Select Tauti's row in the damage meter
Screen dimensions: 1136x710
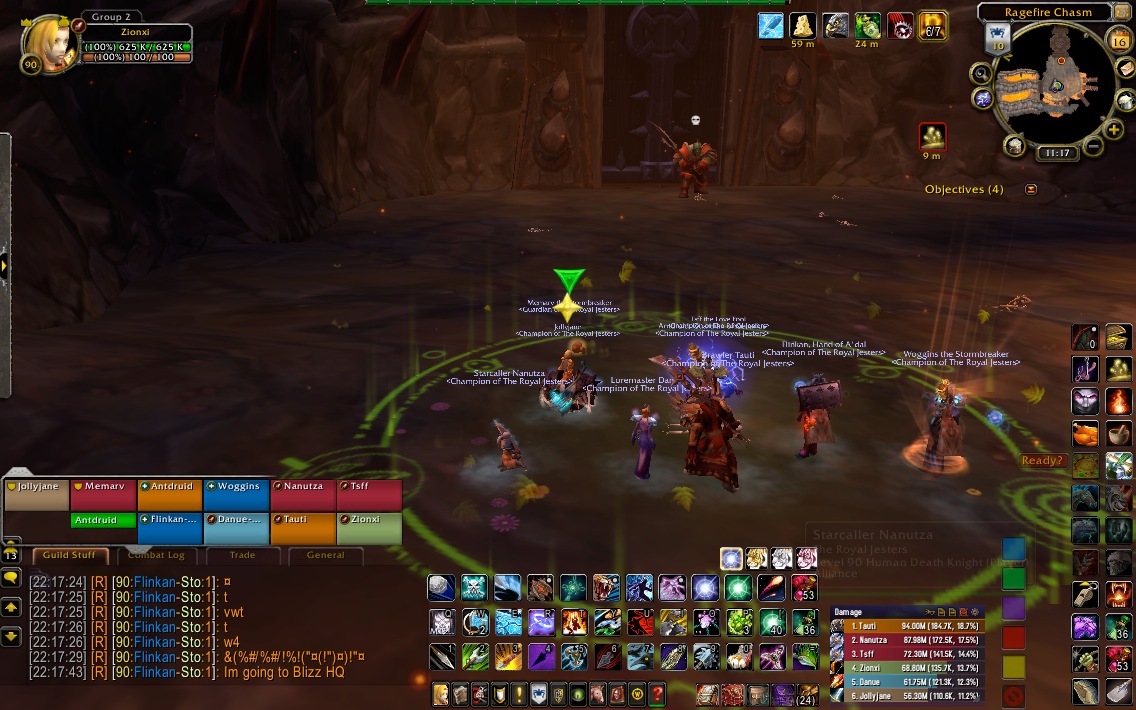tap(905, 626)
